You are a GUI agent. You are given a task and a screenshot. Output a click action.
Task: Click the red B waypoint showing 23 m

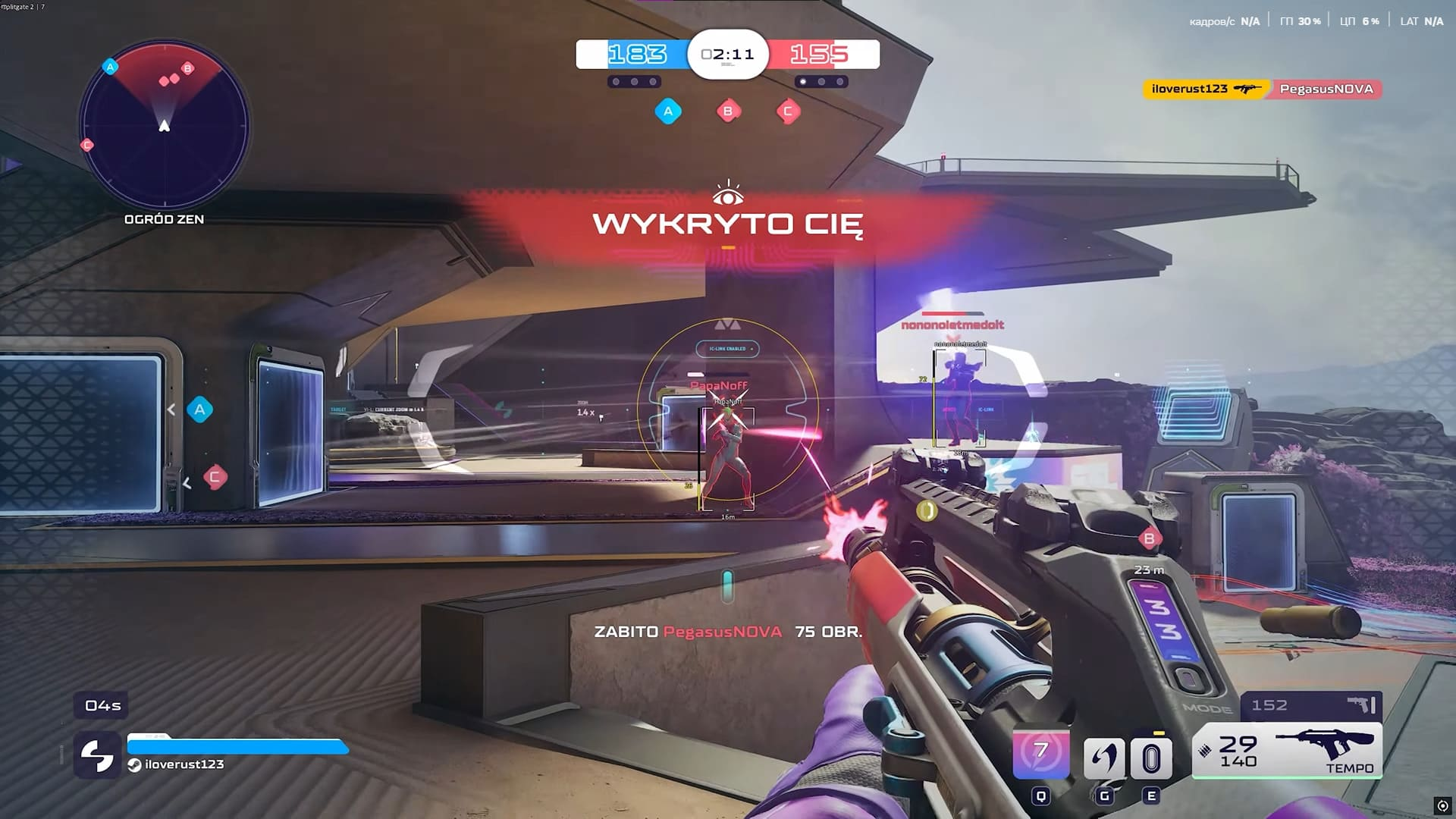[x=1150, y=539]
